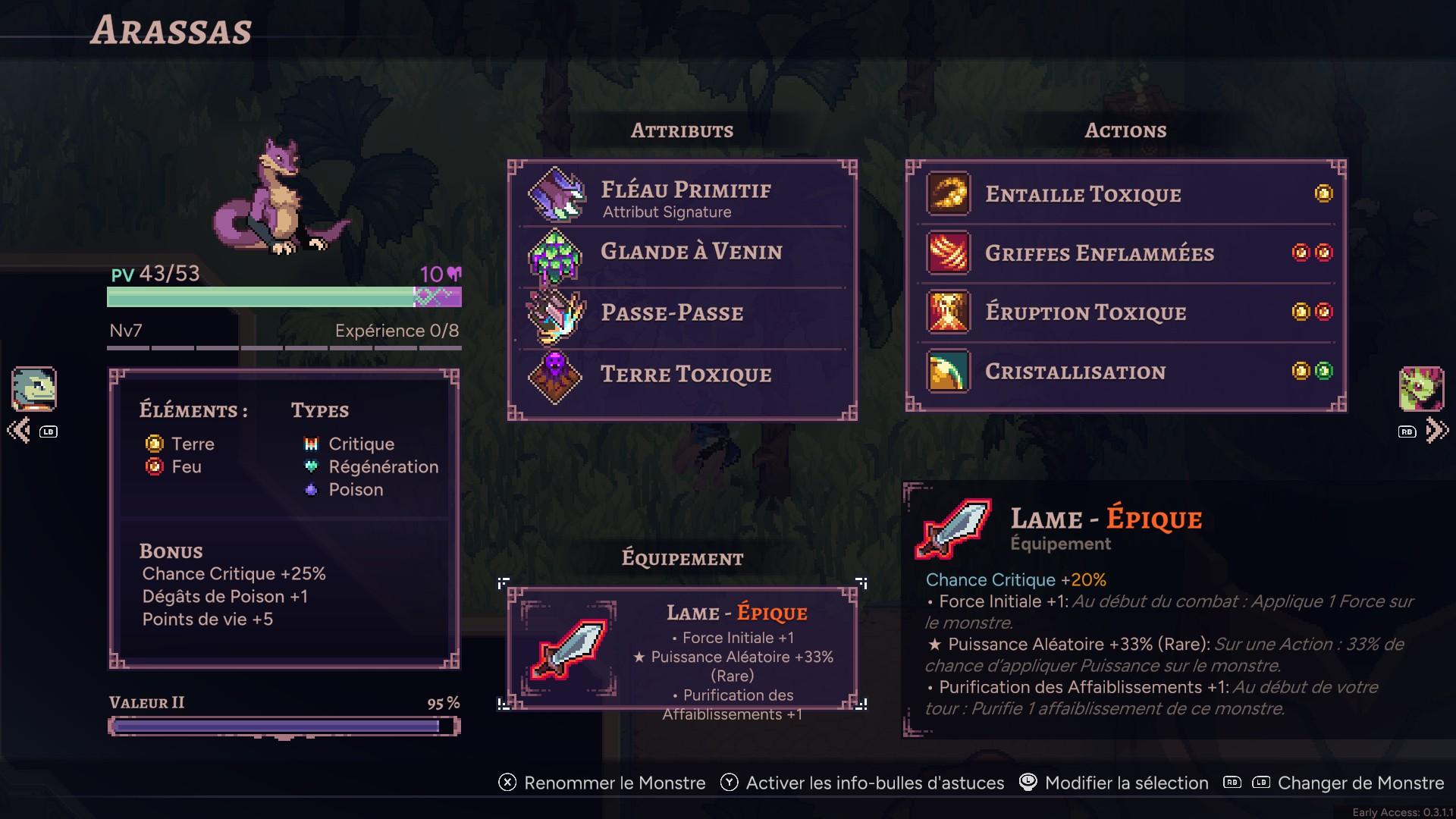
Task: Select the Glande à Venin attribute
Action: click(x=682, y=253)
